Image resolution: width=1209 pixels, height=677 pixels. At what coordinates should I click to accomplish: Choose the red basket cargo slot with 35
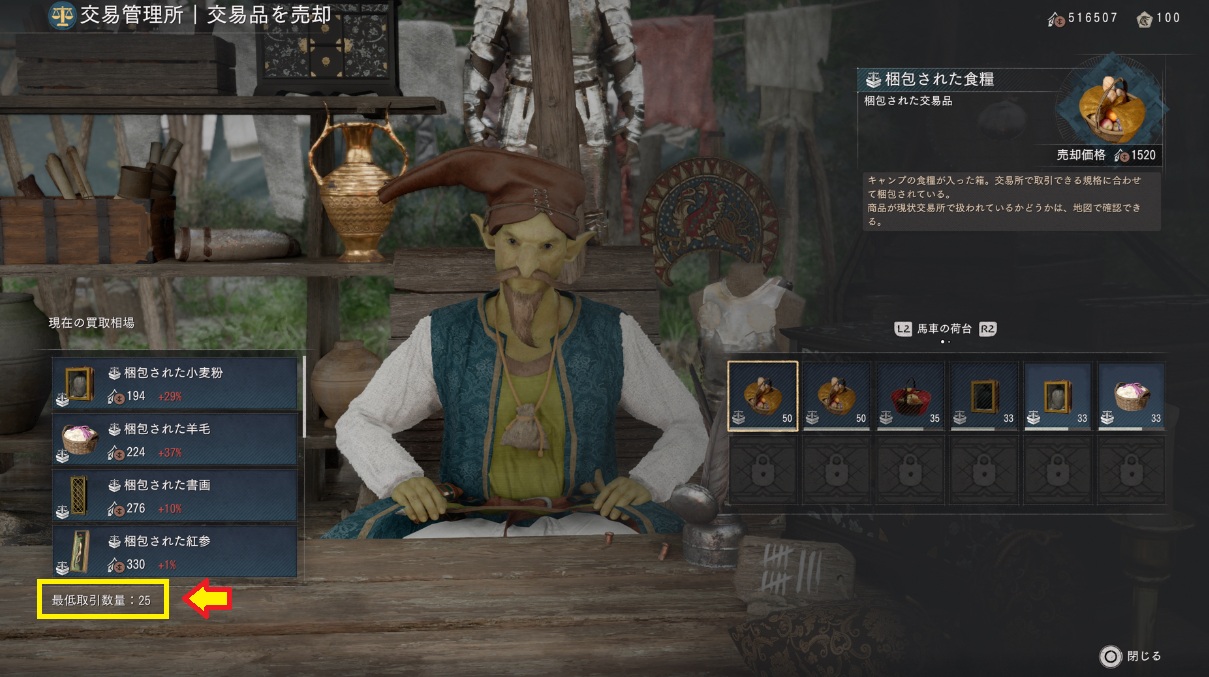(x=910, y=395)
